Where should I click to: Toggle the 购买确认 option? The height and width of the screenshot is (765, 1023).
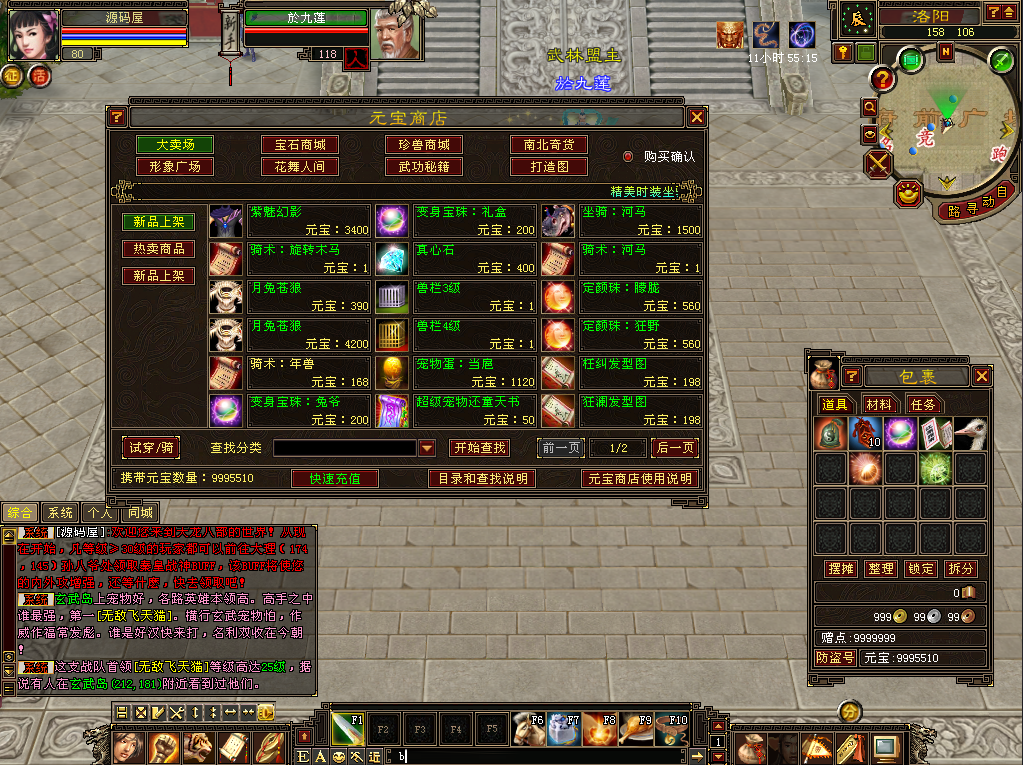629,157
